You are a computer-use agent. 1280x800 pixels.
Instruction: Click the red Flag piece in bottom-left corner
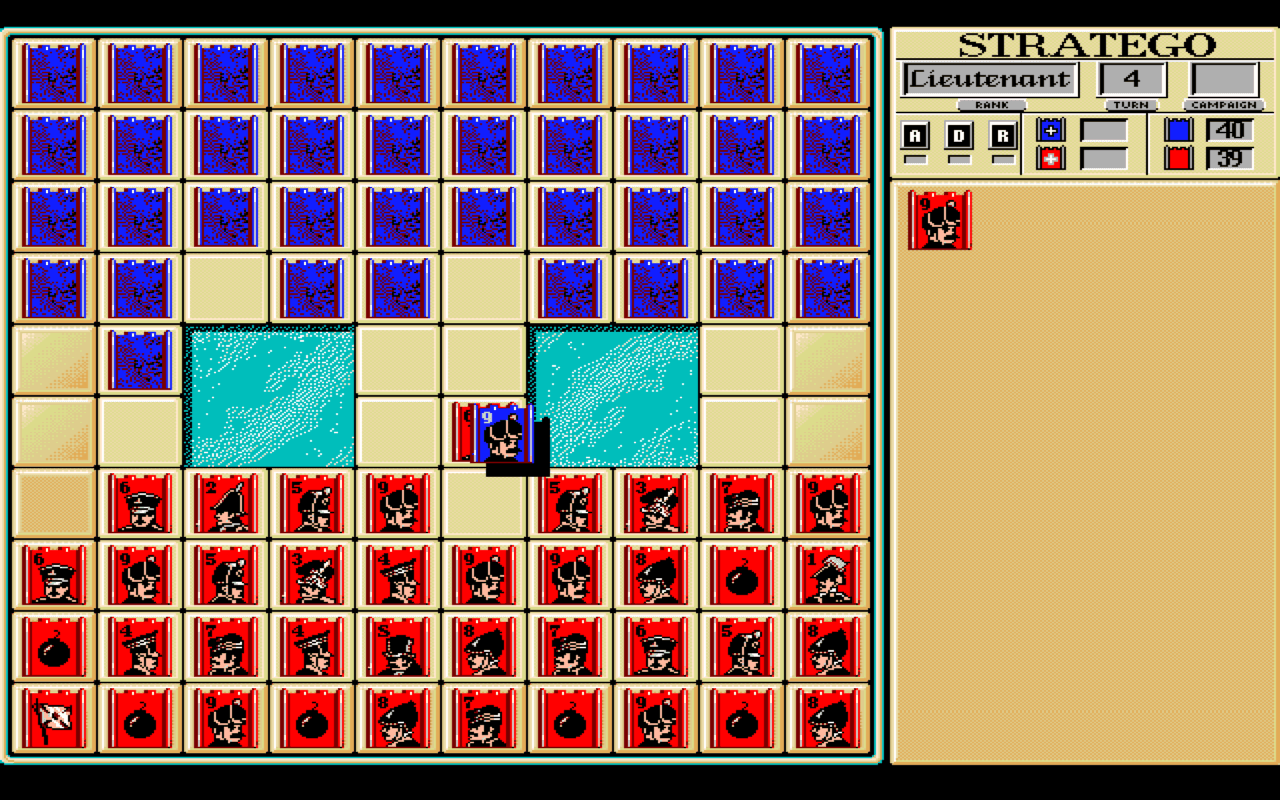point(52,720)
